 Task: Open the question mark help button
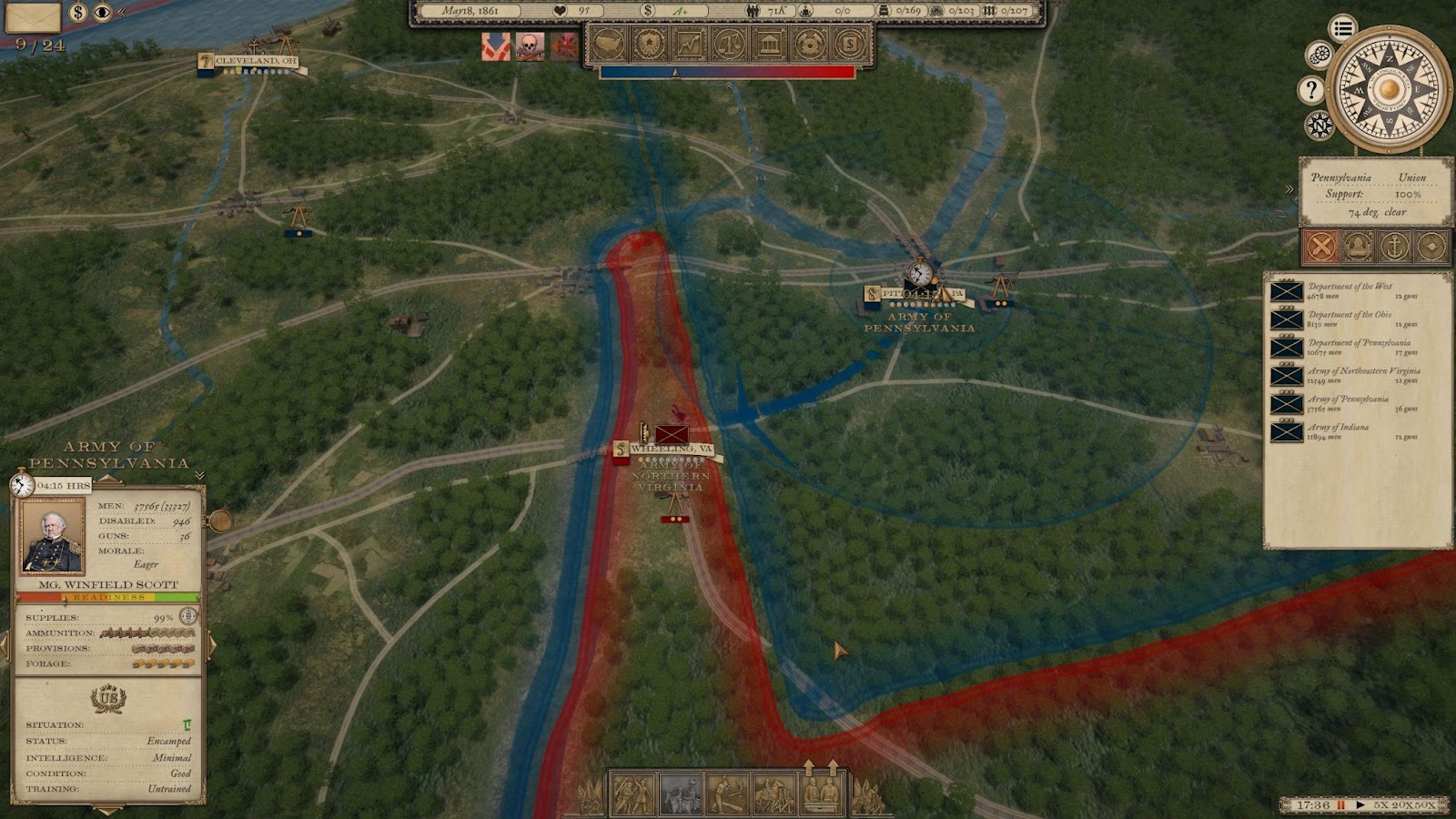pos(1310,89)
